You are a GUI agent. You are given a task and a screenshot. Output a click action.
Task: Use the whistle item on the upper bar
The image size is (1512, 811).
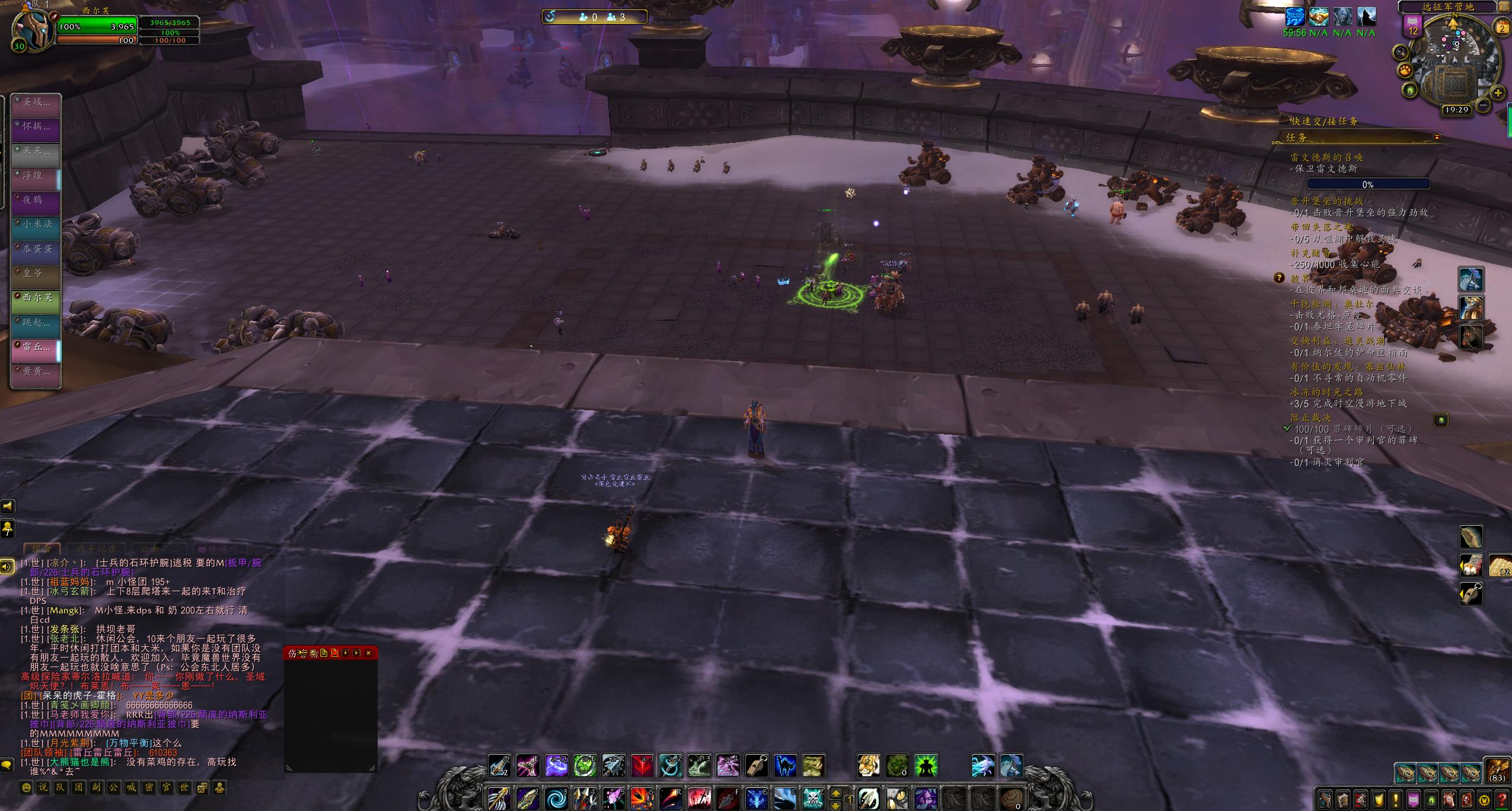point(757,765)
